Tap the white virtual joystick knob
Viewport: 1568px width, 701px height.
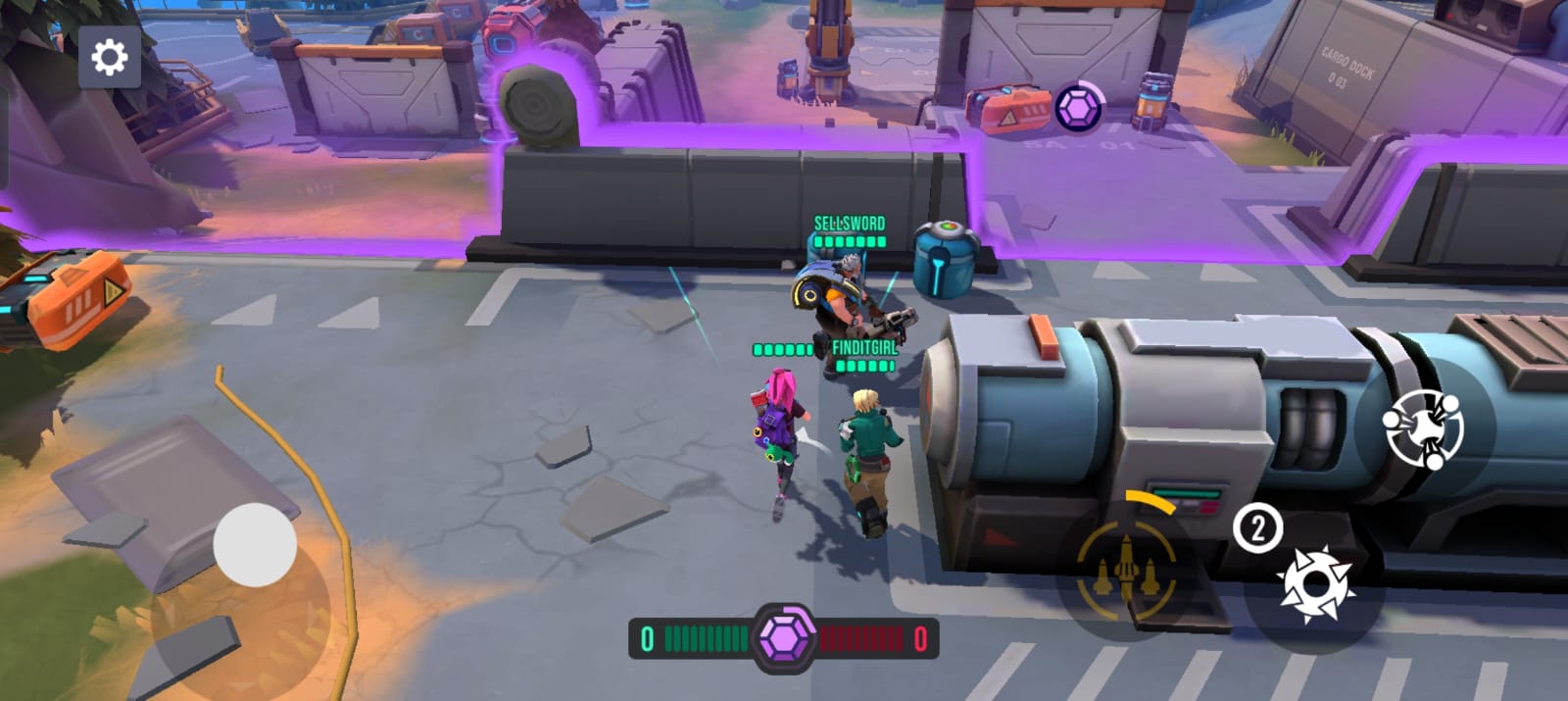click(255, 545)
